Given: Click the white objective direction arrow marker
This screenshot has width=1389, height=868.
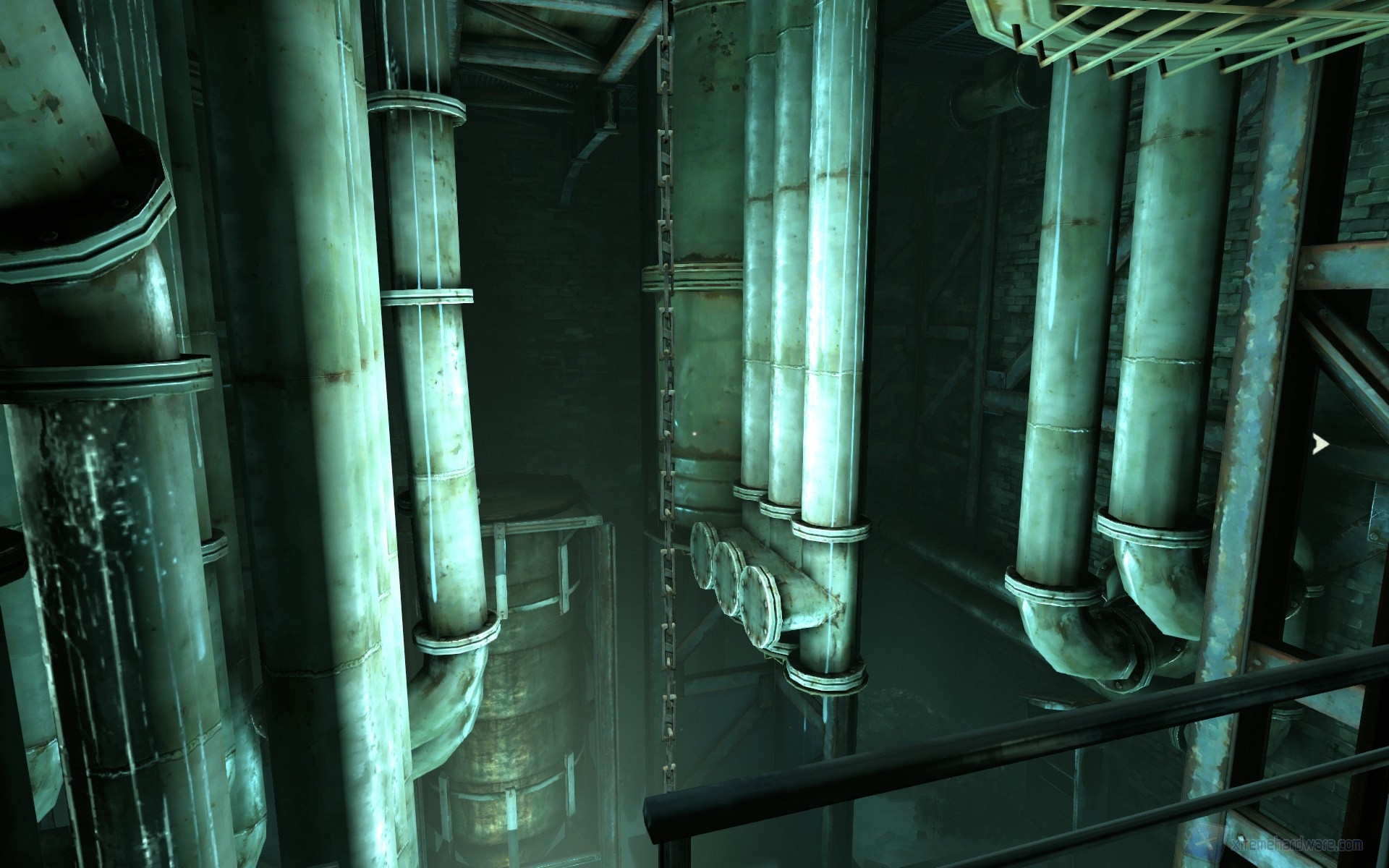Looking at the screenshot, I should point(1320,444).
